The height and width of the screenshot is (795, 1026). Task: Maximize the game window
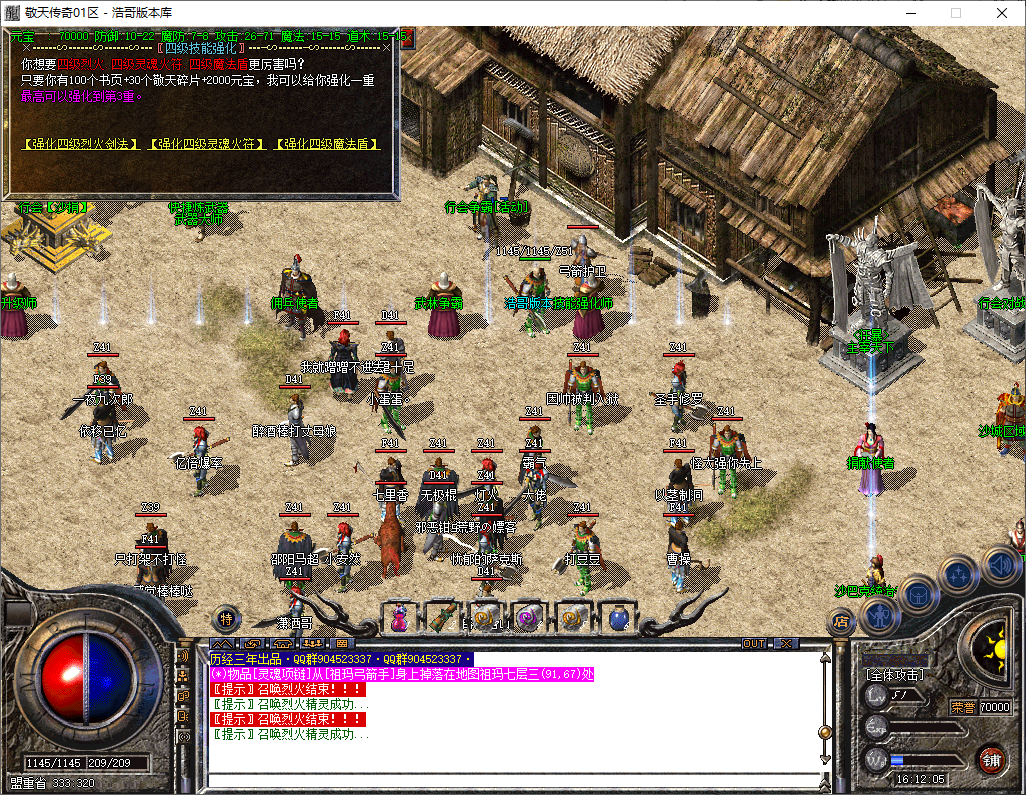955,13
